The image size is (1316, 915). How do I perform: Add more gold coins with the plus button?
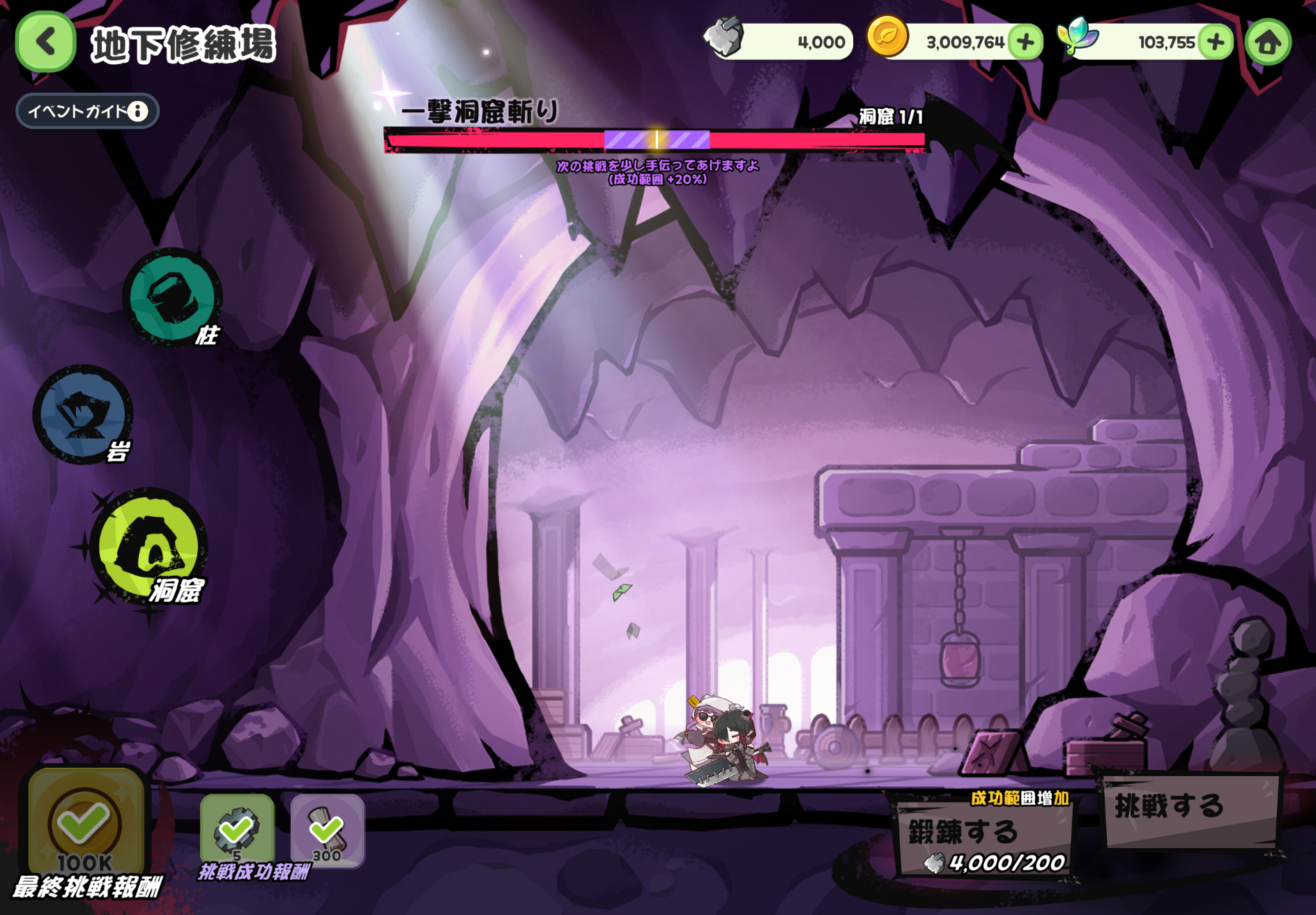pyautogui.click(x=1025, y=43)
